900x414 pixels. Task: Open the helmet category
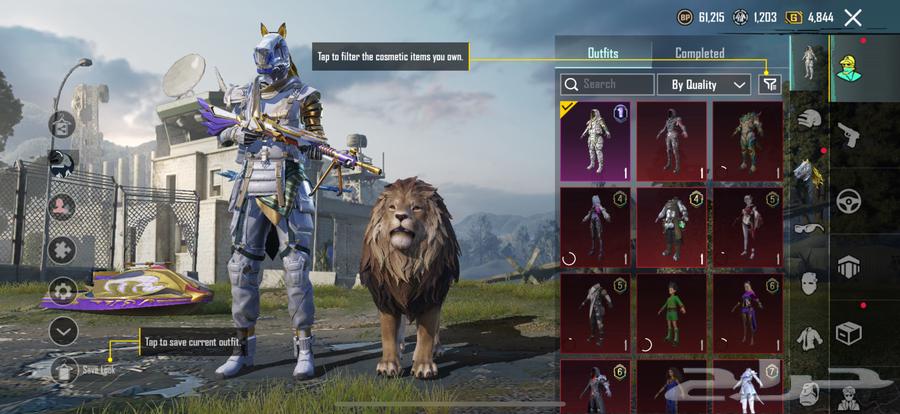pos(809,120)
